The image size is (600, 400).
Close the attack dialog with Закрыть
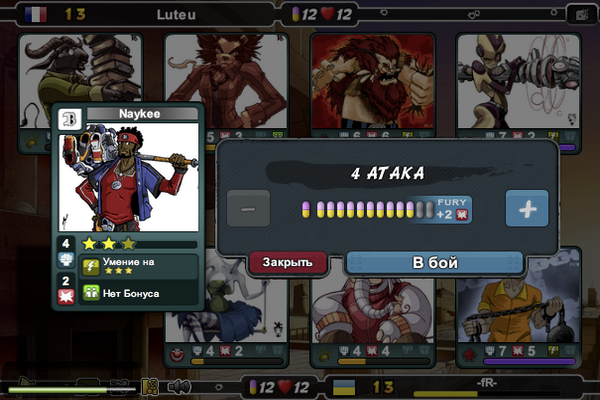tap(288, 263)
